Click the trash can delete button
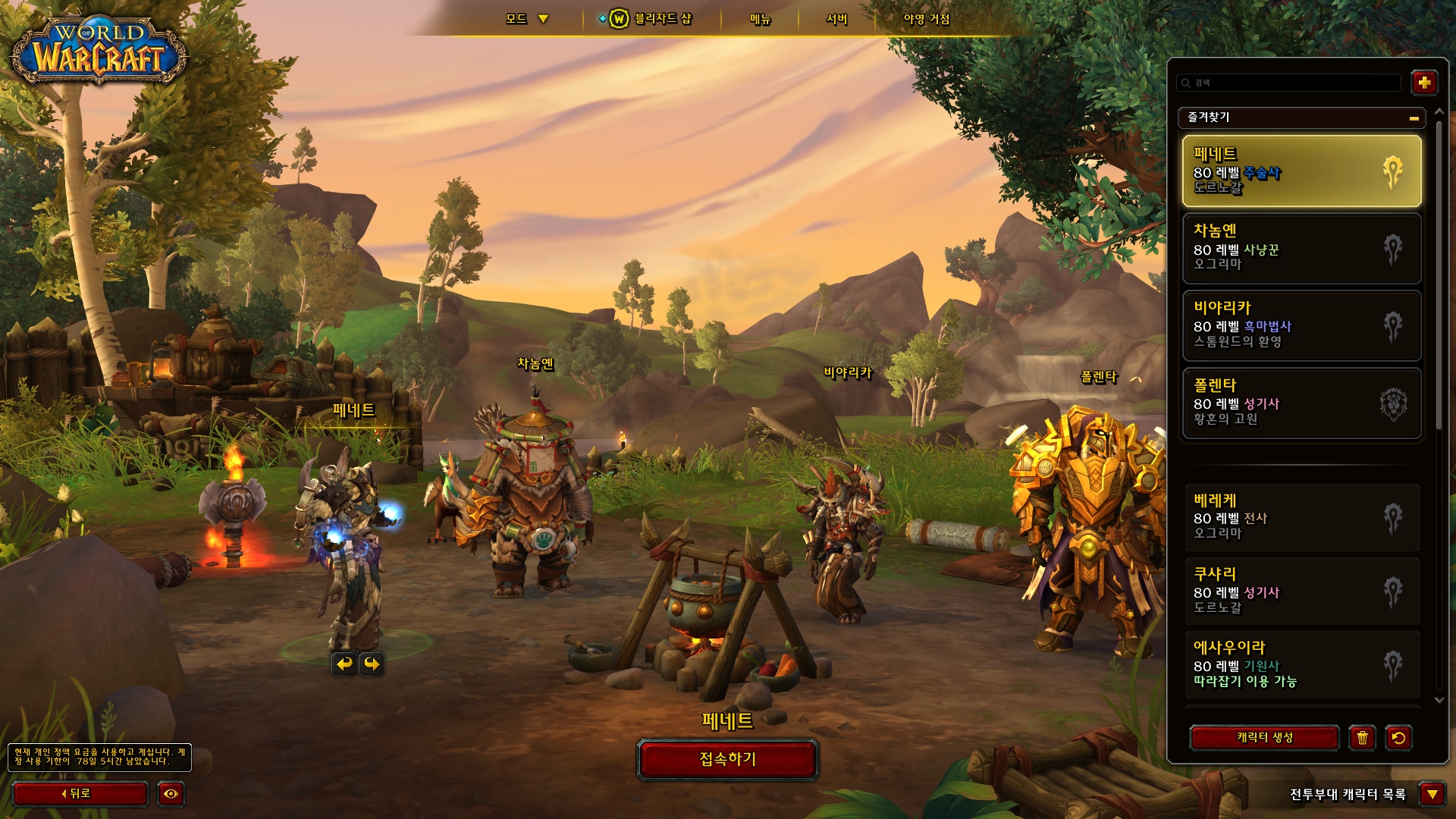The image size is (1456, 819). [1362, 737]
